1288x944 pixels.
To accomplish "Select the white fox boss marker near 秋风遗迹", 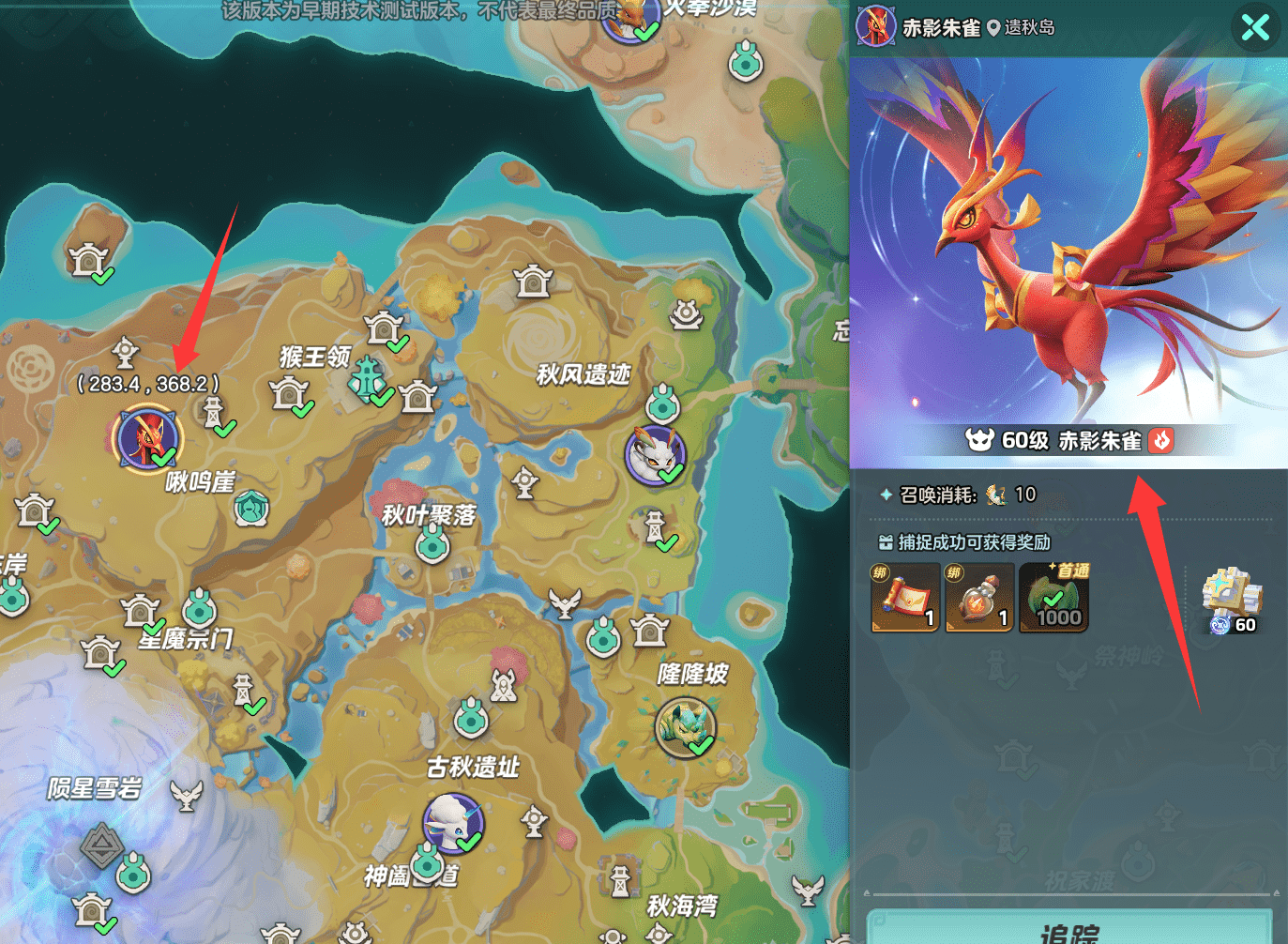I will pyautogui.click(x=655, y=455).
